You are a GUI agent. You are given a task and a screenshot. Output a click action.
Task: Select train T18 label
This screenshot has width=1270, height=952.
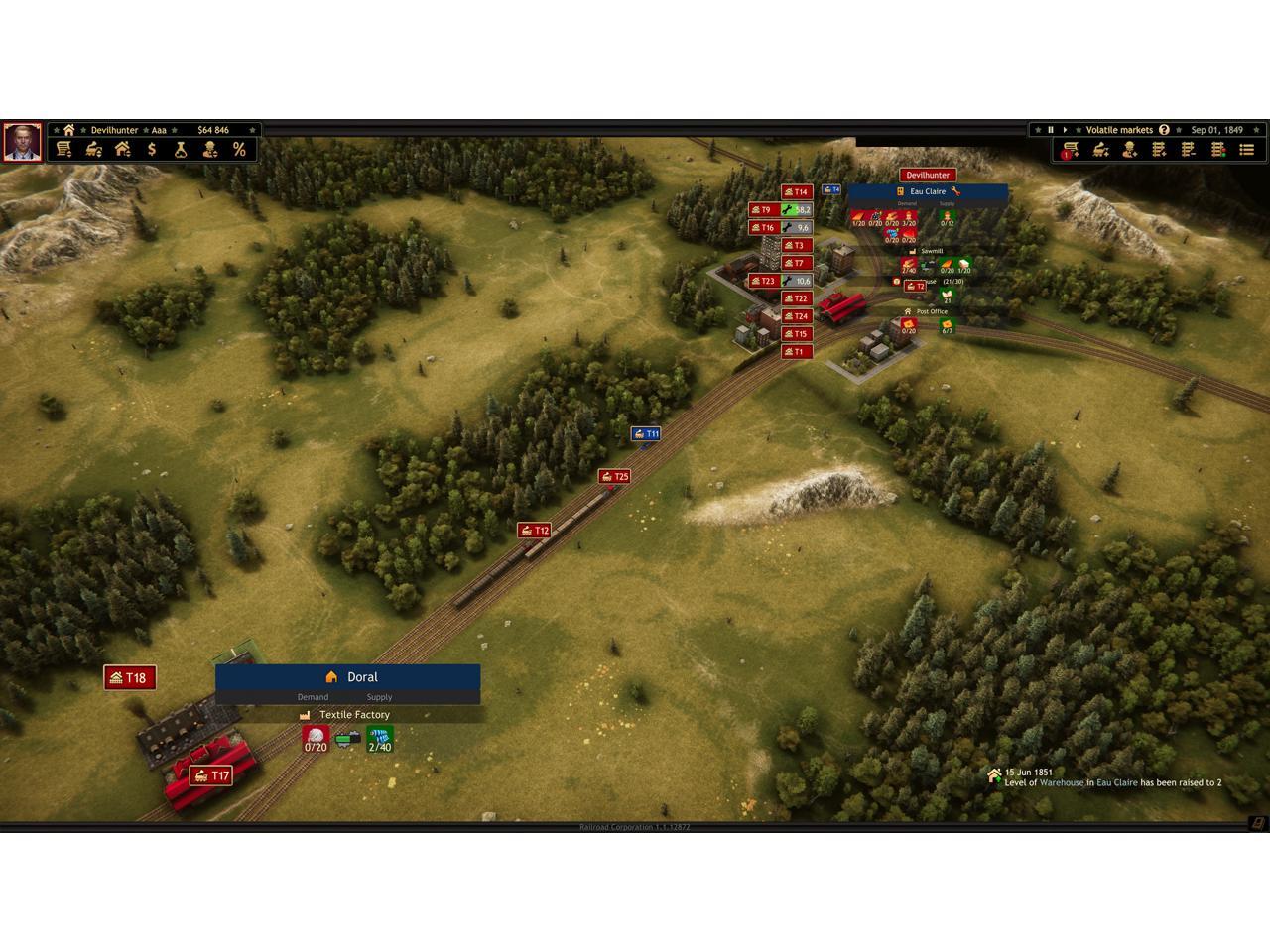pos(130,678)
